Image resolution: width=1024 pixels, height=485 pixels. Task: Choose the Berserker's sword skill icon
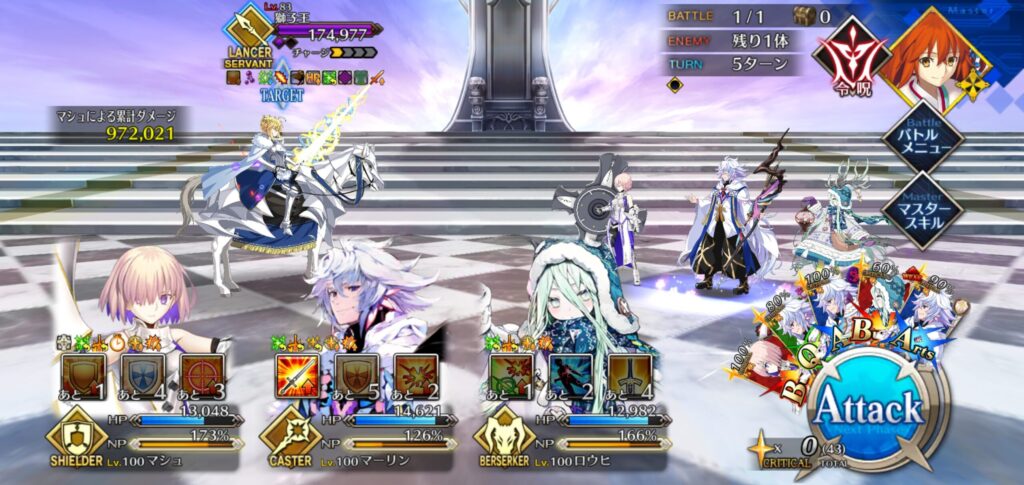pyautogui.click(x=630, y=376)
